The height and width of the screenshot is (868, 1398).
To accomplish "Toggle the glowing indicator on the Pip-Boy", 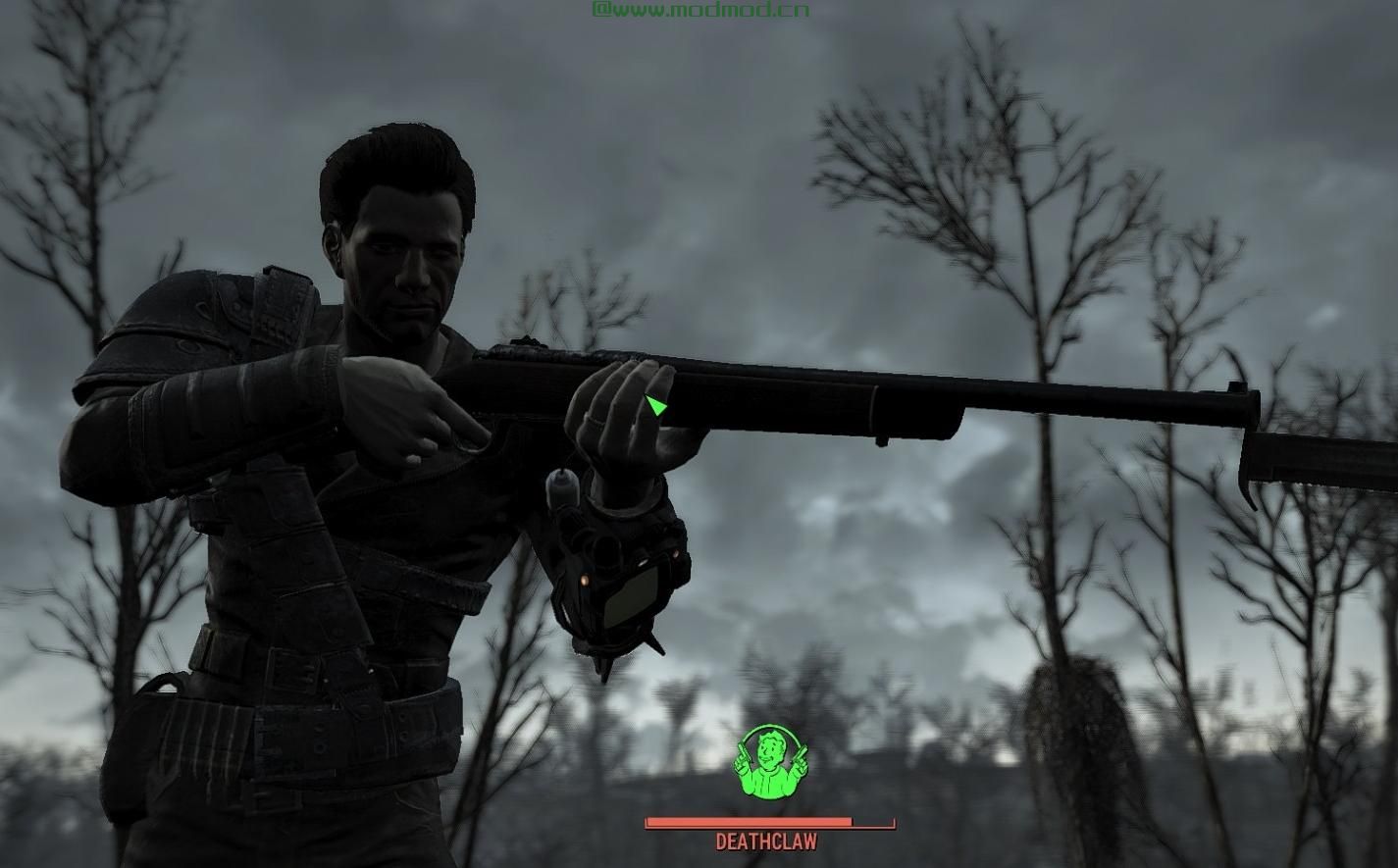I will point(674,555).
